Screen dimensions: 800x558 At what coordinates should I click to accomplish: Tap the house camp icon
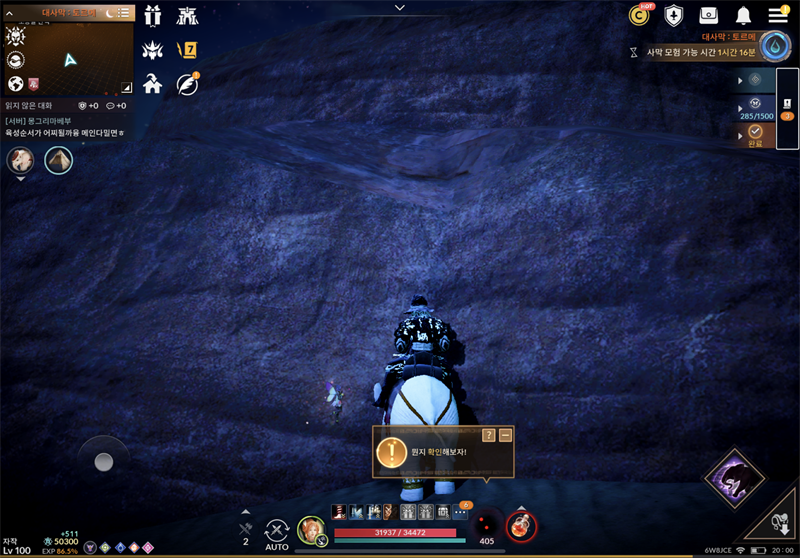tap(153, 84)
